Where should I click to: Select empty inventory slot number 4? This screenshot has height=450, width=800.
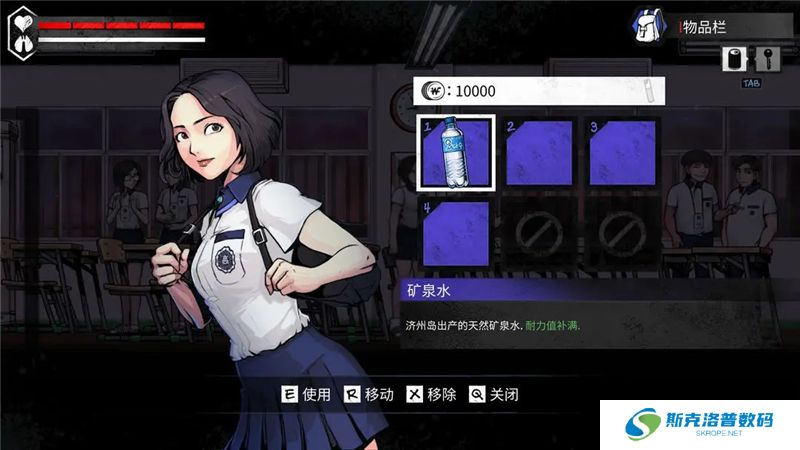tap(456, 234)
